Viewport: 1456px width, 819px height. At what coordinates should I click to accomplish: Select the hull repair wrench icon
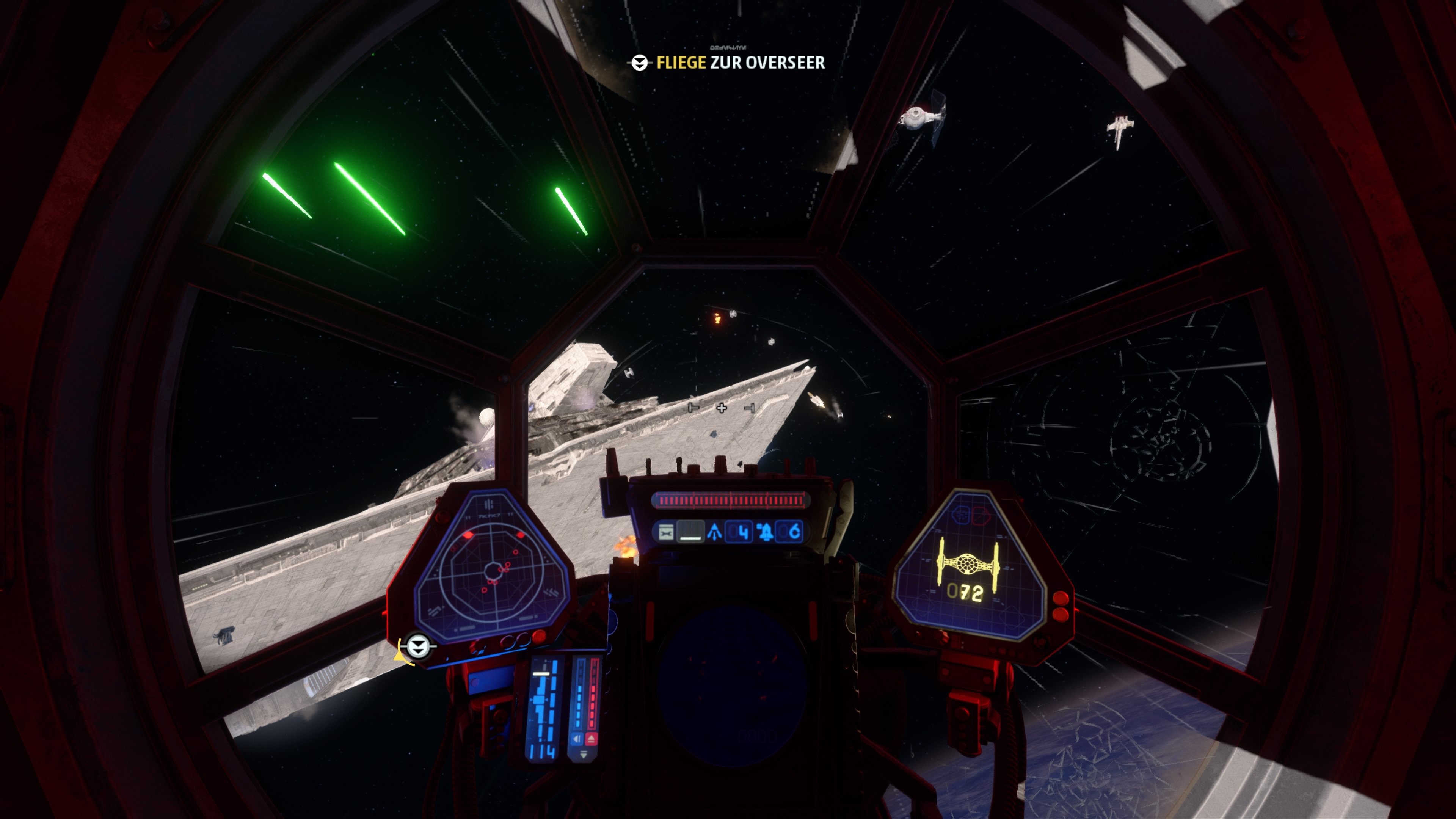[x=666, y=533]
